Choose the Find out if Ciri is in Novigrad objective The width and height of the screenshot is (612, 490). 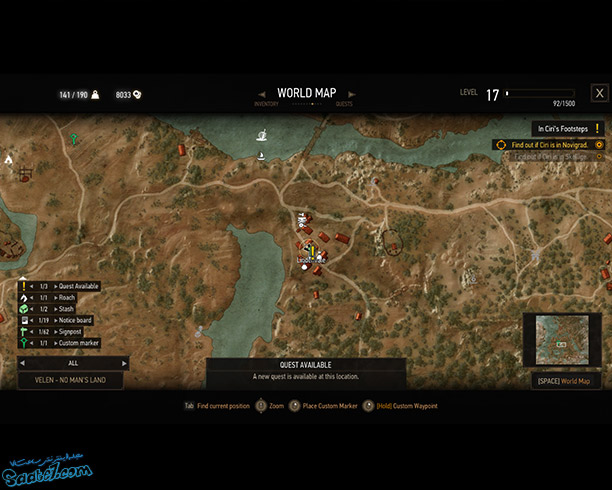point(549,144)
